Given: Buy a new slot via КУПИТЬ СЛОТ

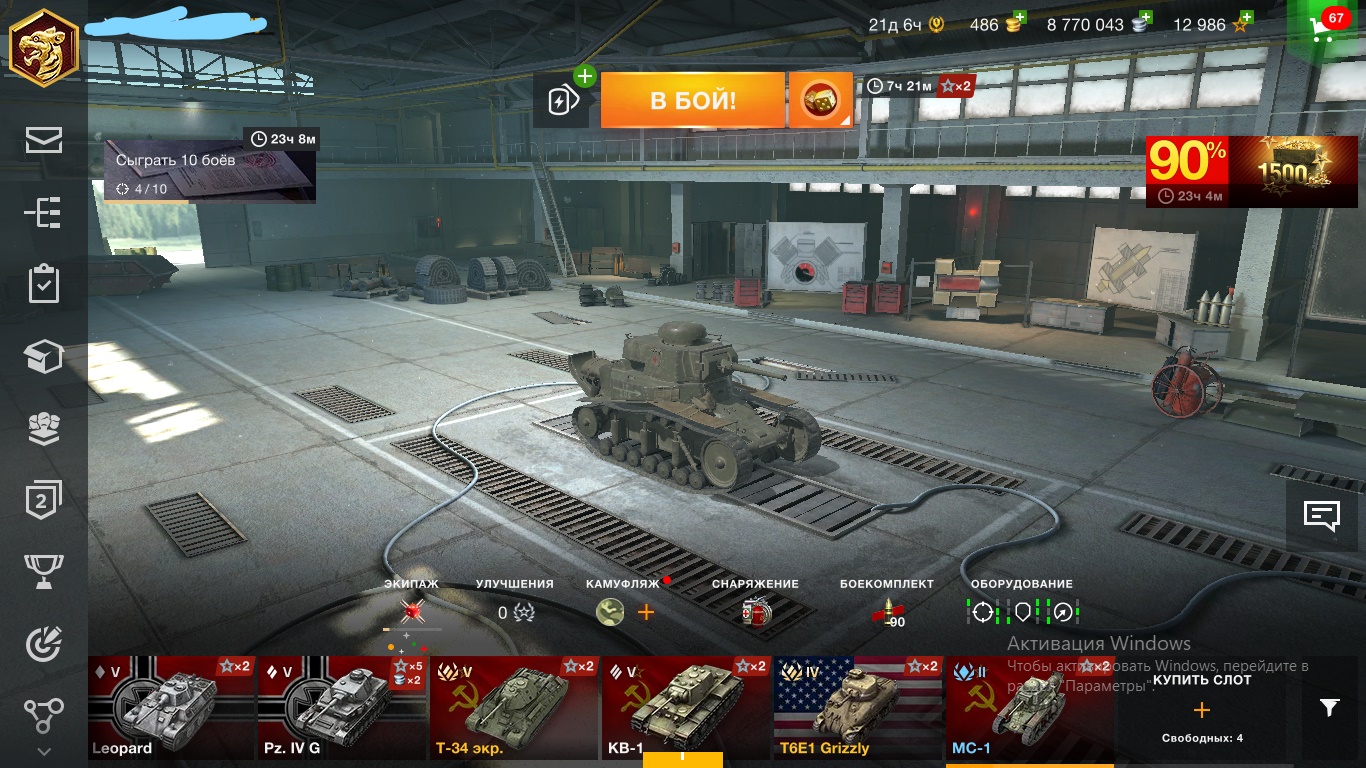Looking at the screenshot, I should tap(1201, 709).
